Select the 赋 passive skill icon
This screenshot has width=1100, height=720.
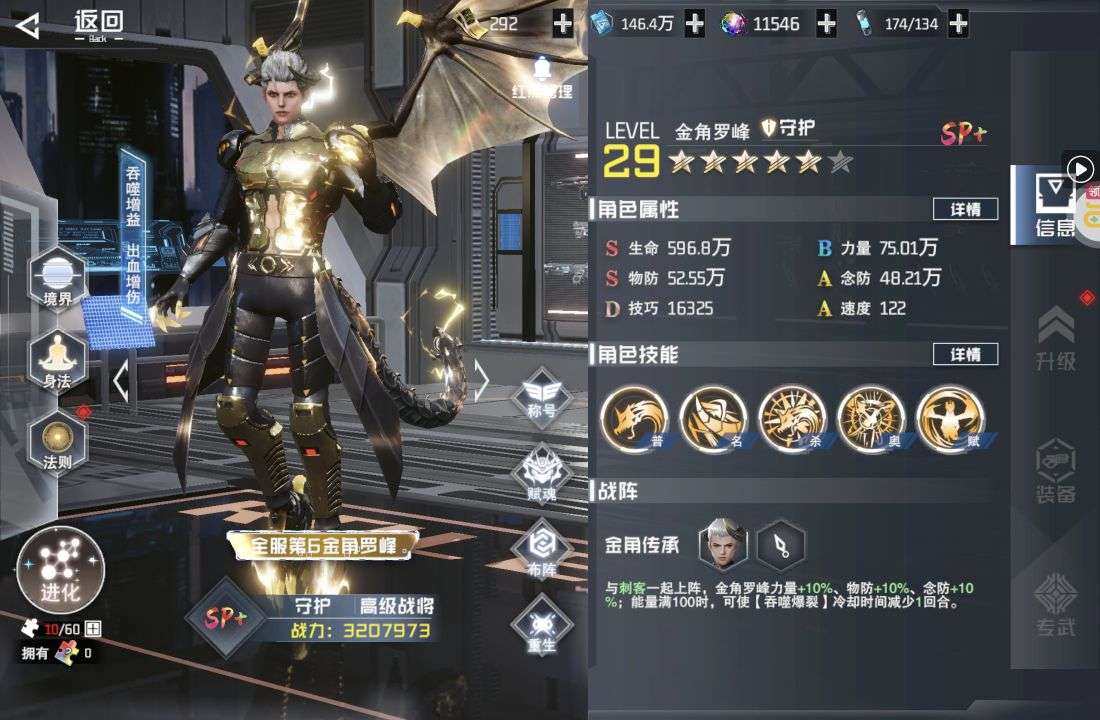(950, 419)
